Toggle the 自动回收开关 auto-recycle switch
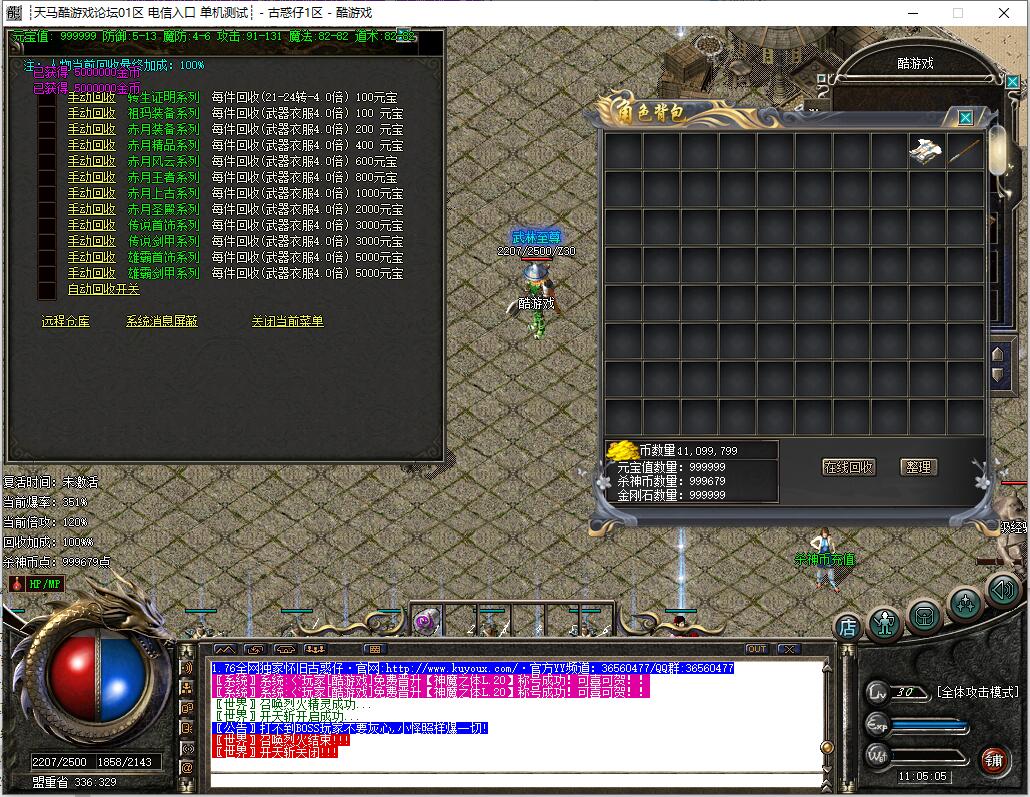Viewport: 1030px width, 797px height. (x=103, y=289)
